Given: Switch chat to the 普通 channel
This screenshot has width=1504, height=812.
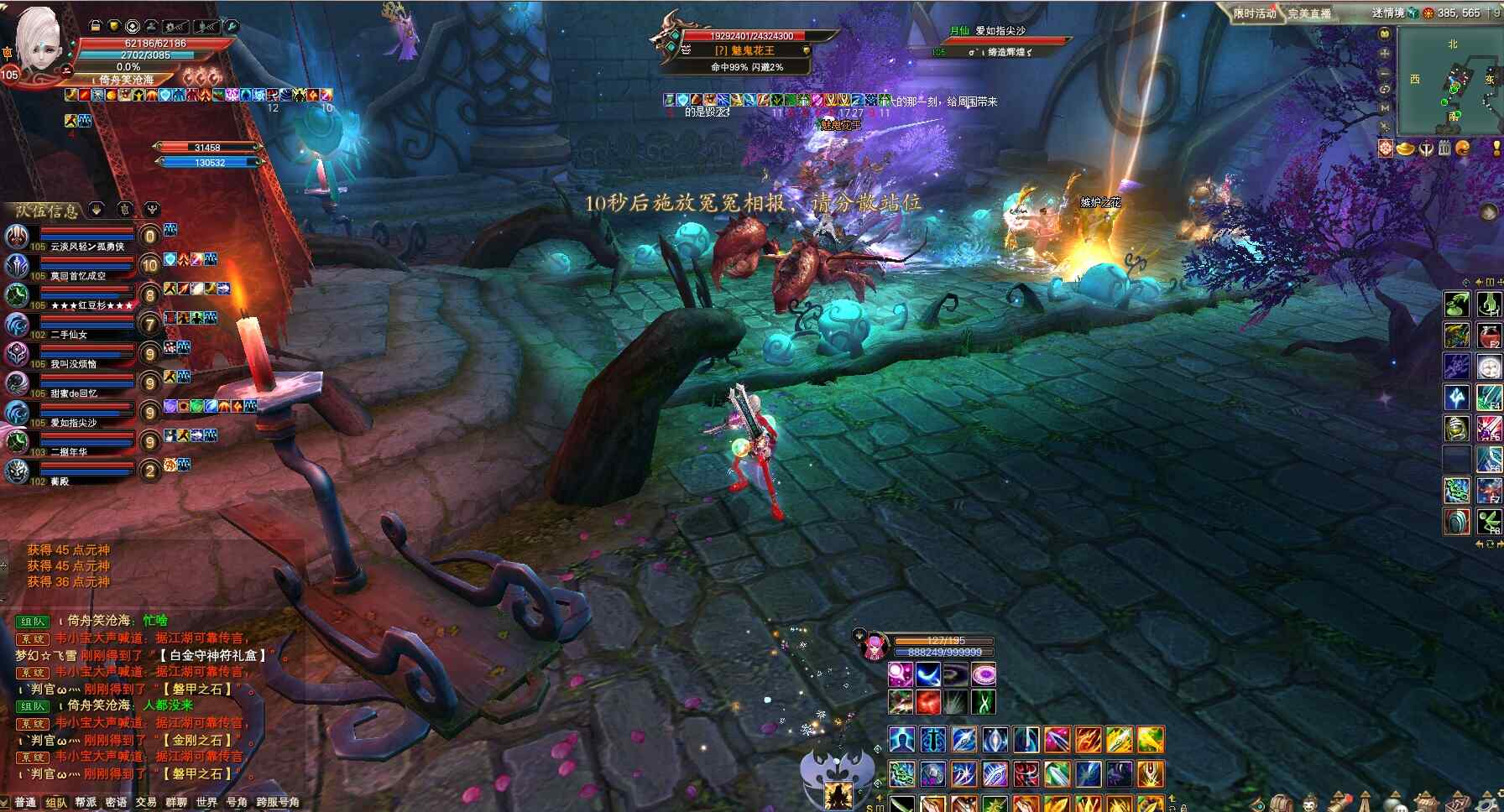Looking at the screenshot, I should tap(25, 803).
